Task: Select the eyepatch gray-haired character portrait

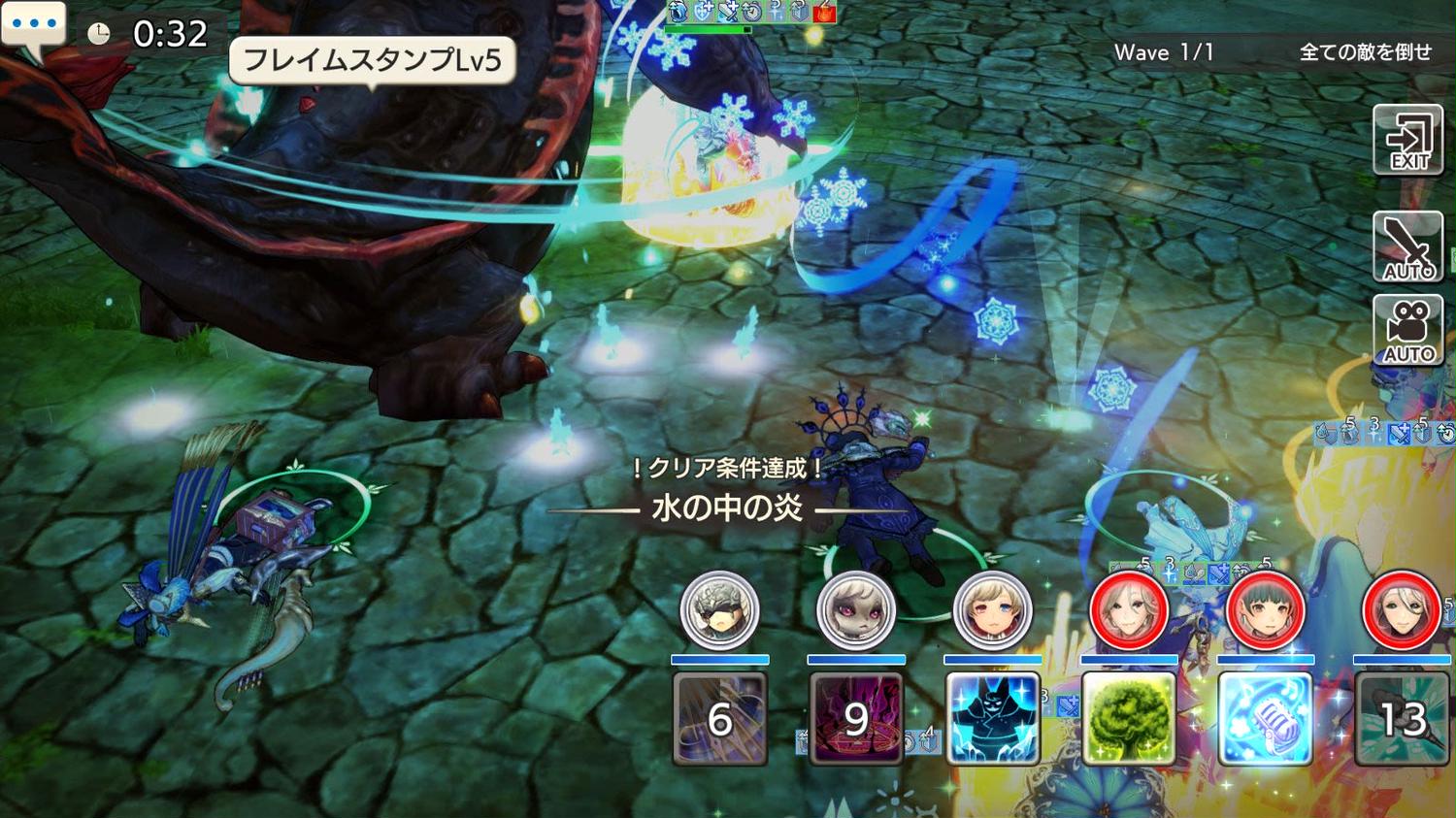Action: 719,610
